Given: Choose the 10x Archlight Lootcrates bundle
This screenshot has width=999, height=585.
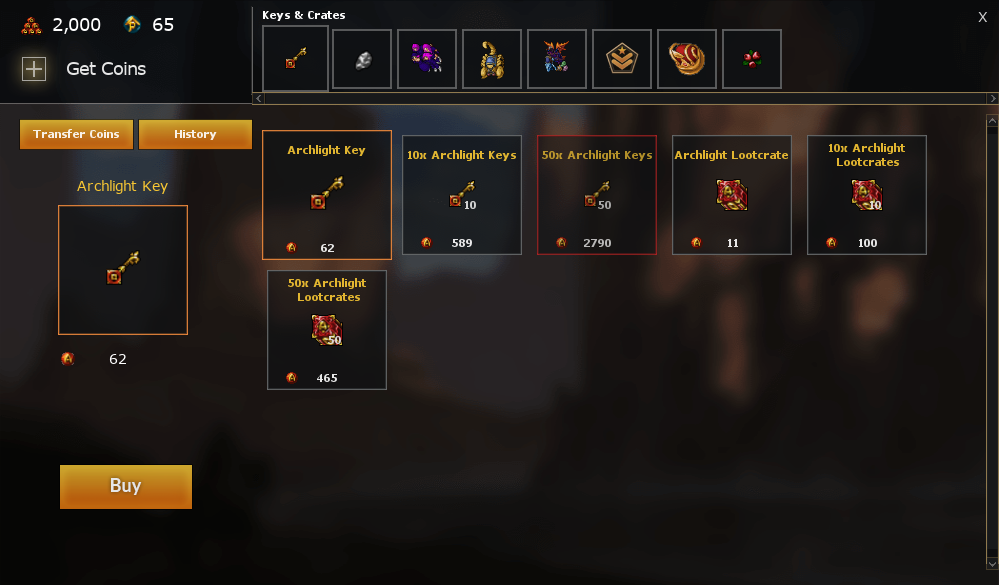Looking at the screenshot, I should point(867,194).
